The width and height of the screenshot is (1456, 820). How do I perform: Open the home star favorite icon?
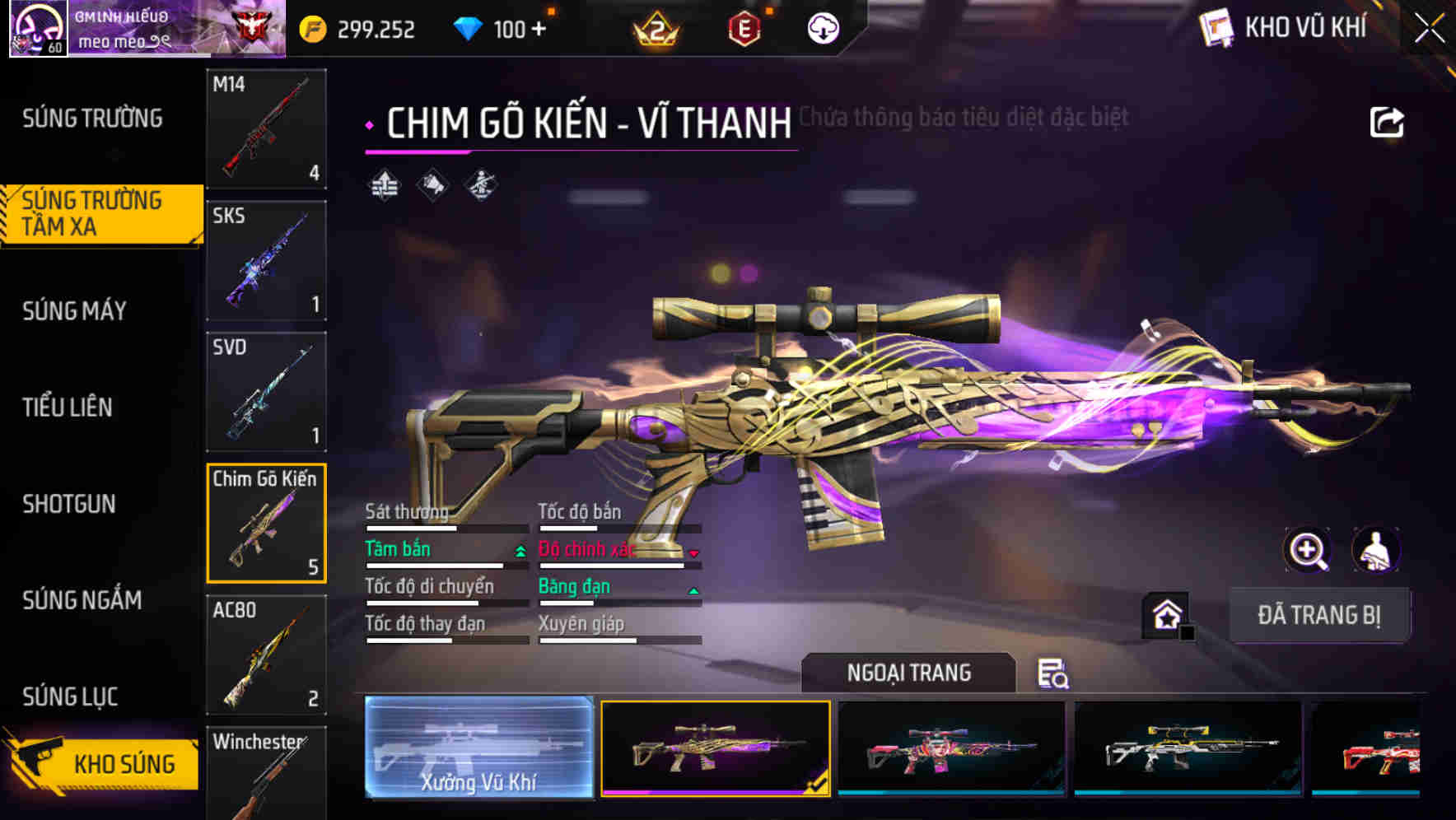(x=1166, y=613)
